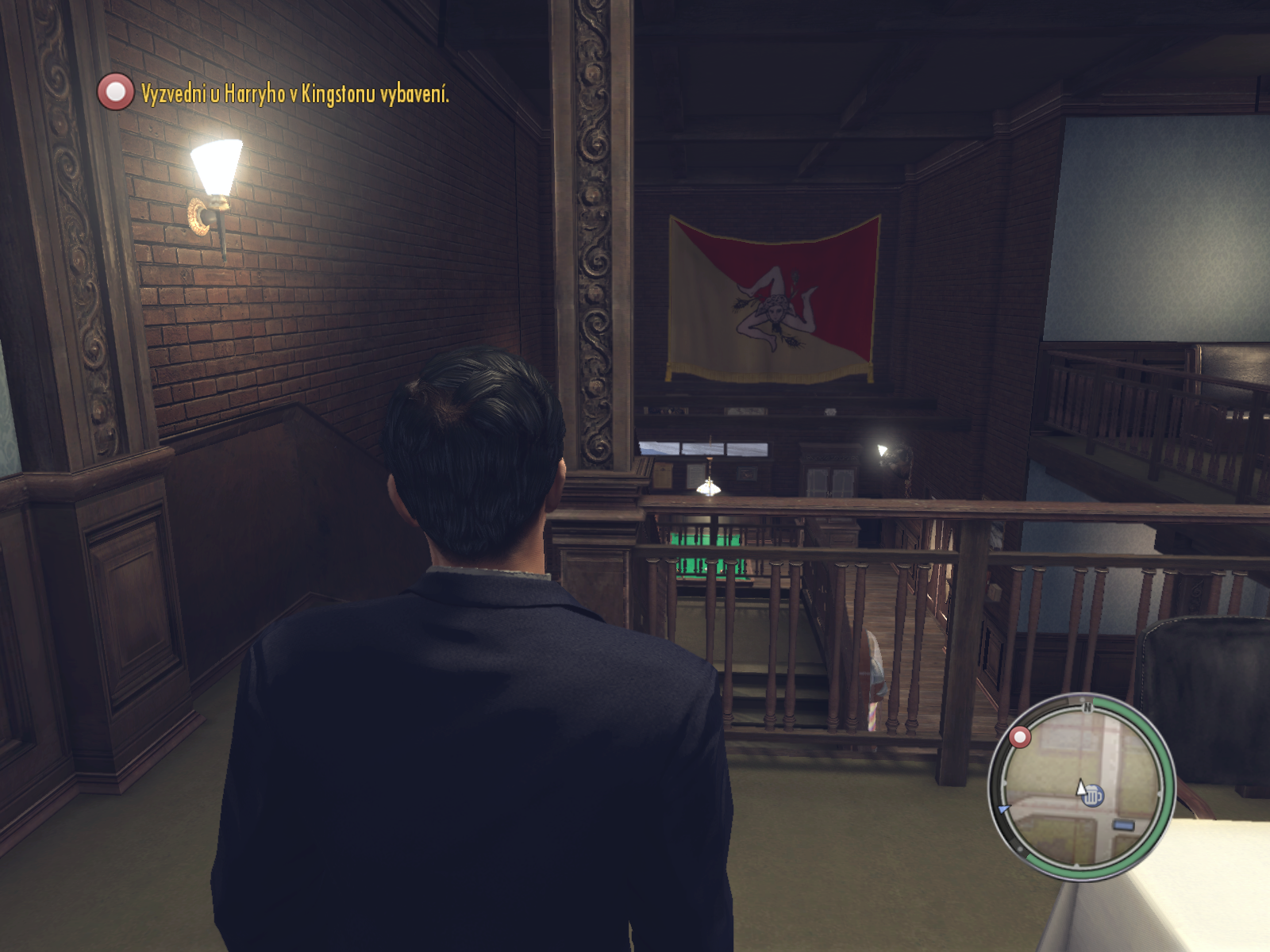Click the red objective icon beside the mission text
This screenshot has width=1270, height=952.
(x=116, y=92)
